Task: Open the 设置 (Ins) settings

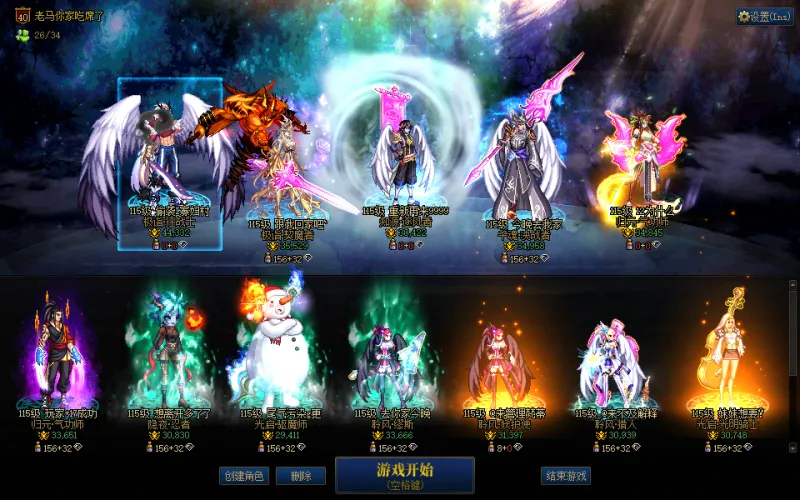Action: tap(765, 16)
